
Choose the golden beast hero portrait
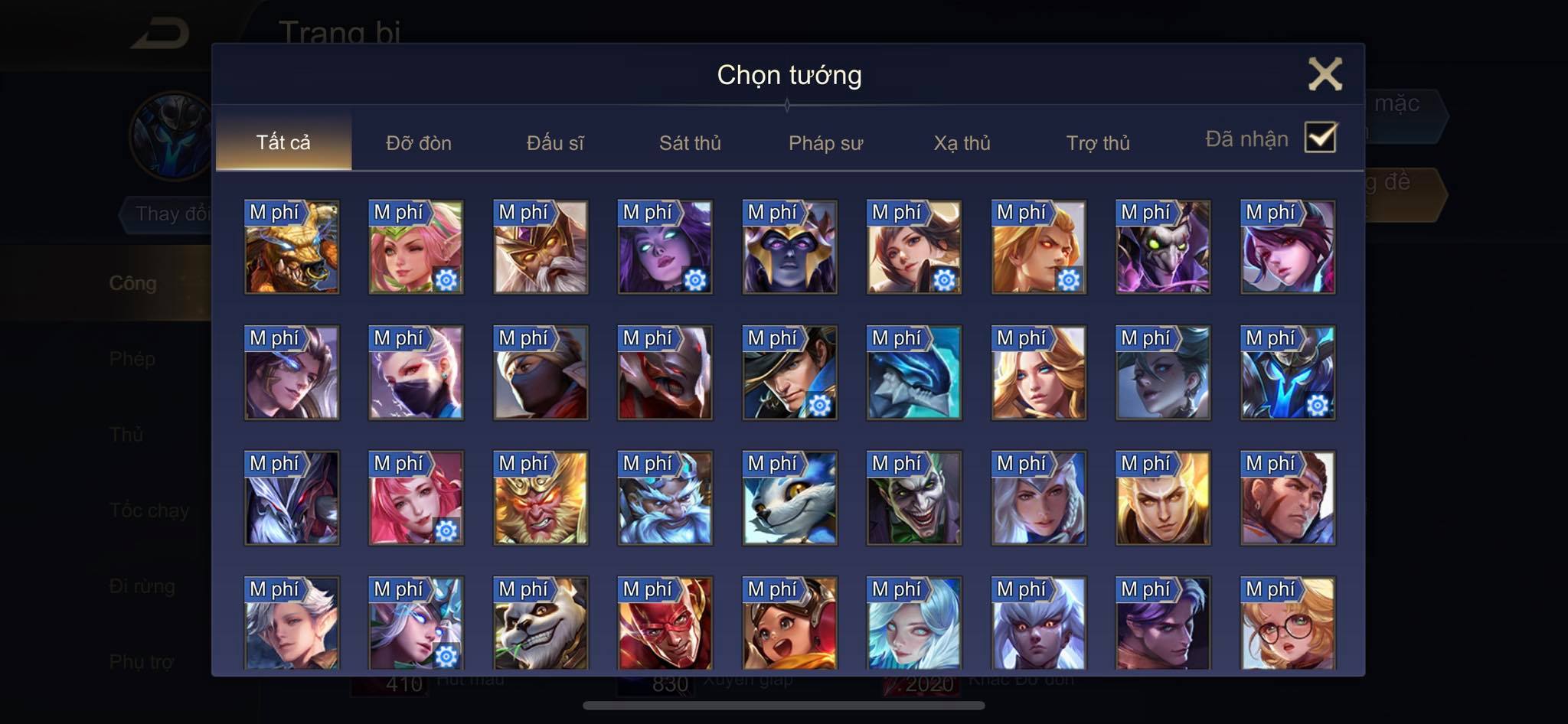[292, 247]
